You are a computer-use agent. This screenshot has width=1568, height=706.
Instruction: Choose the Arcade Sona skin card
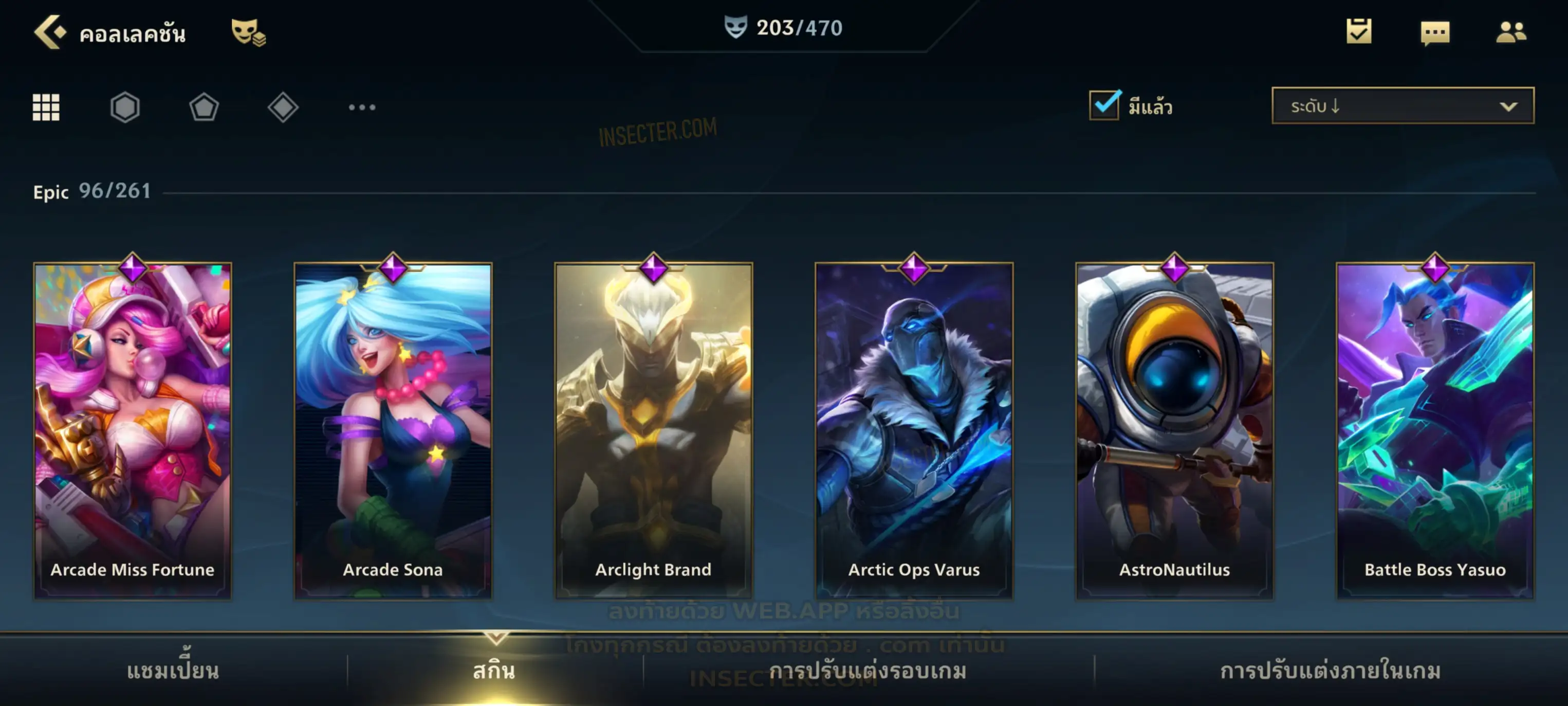click(x=393, y=429)
